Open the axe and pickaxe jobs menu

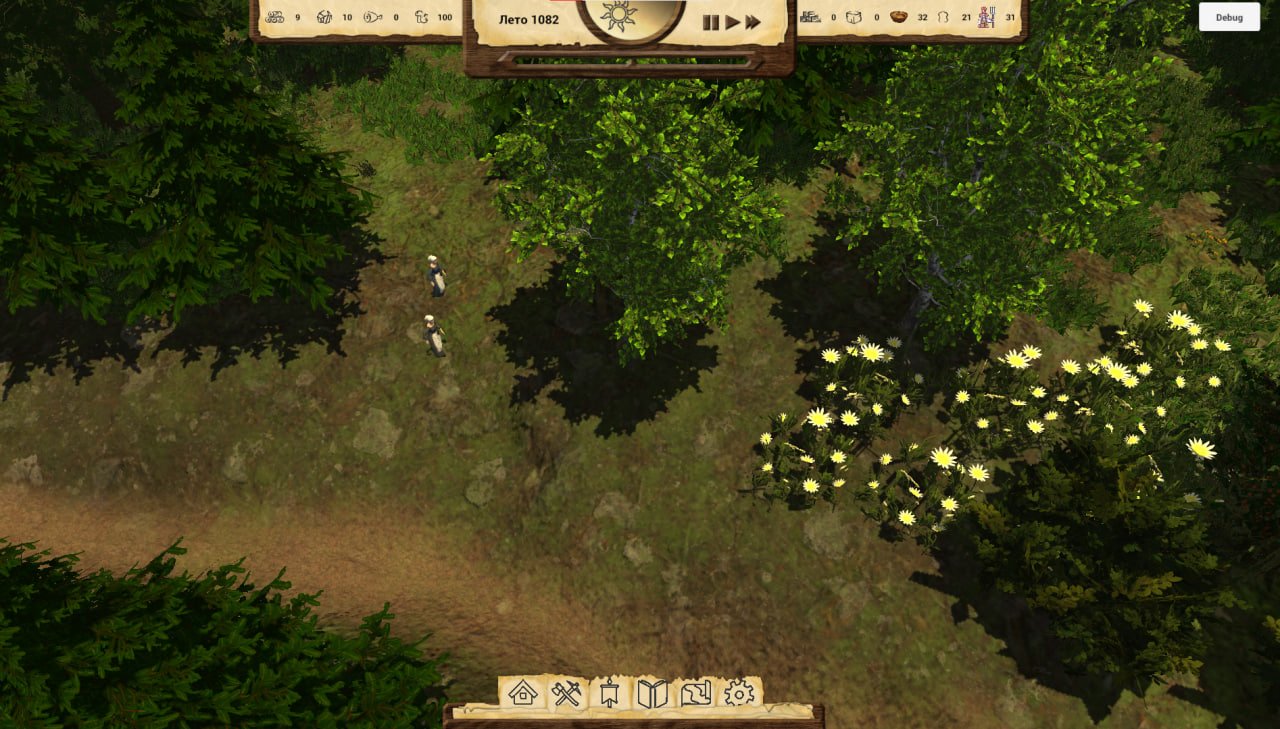(567, 693)
